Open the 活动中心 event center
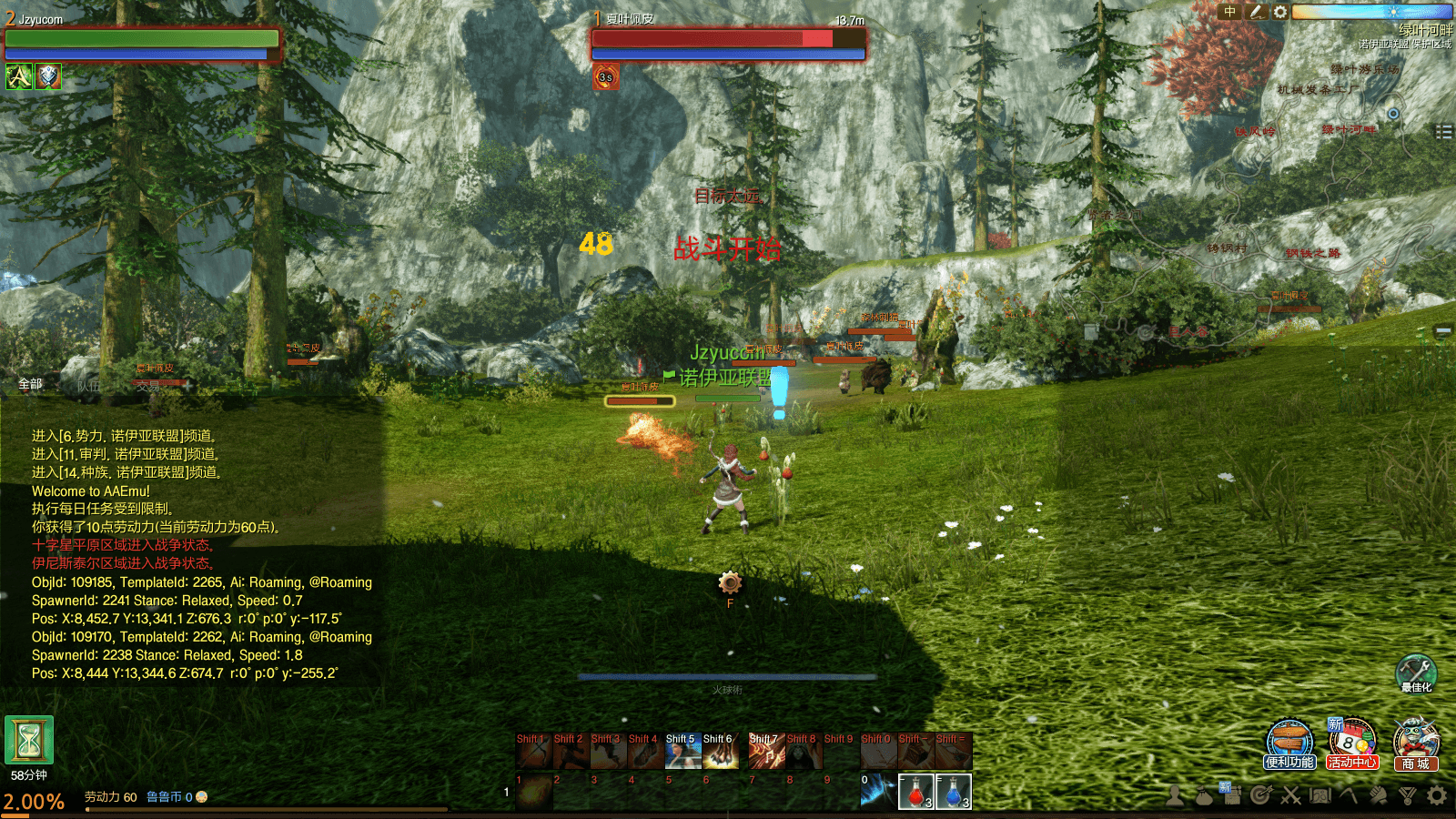Image resolution: width=1456 pixels, height=819 pixels. [x=1351, y=743]
